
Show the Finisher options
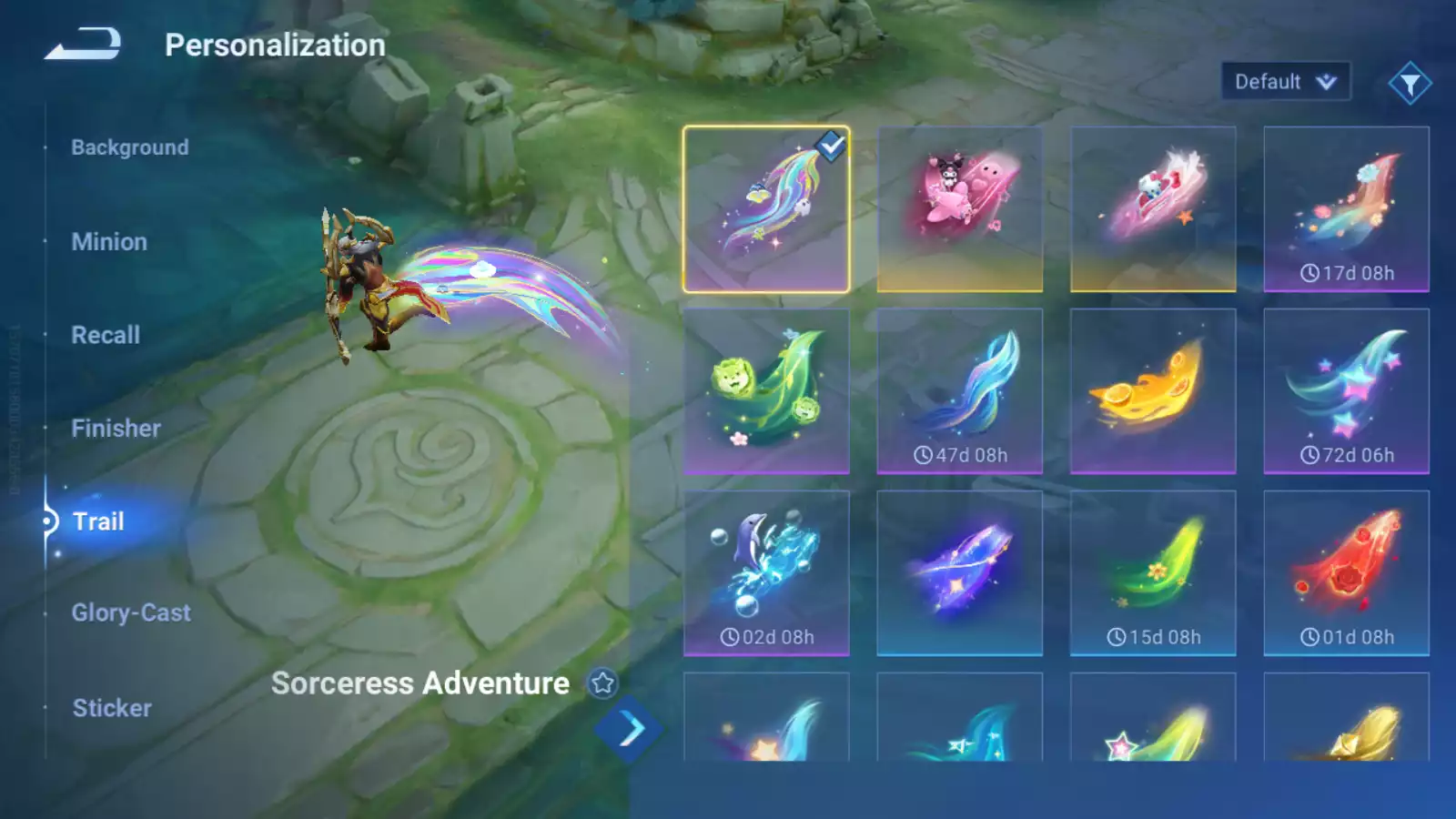tap(116, 429)
